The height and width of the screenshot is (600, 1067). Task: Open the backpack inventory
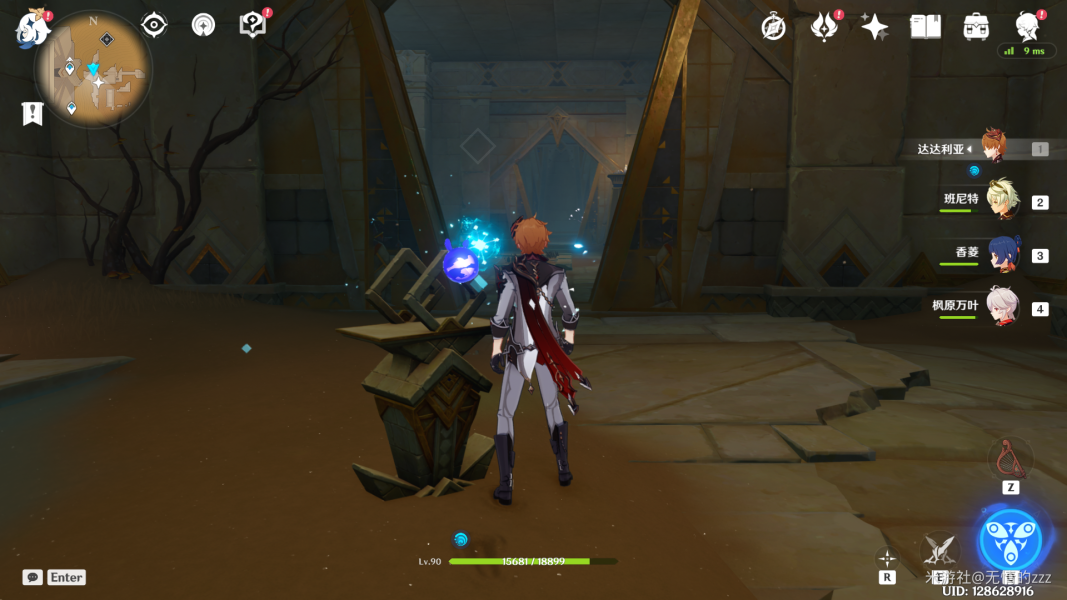pos(976,27)
